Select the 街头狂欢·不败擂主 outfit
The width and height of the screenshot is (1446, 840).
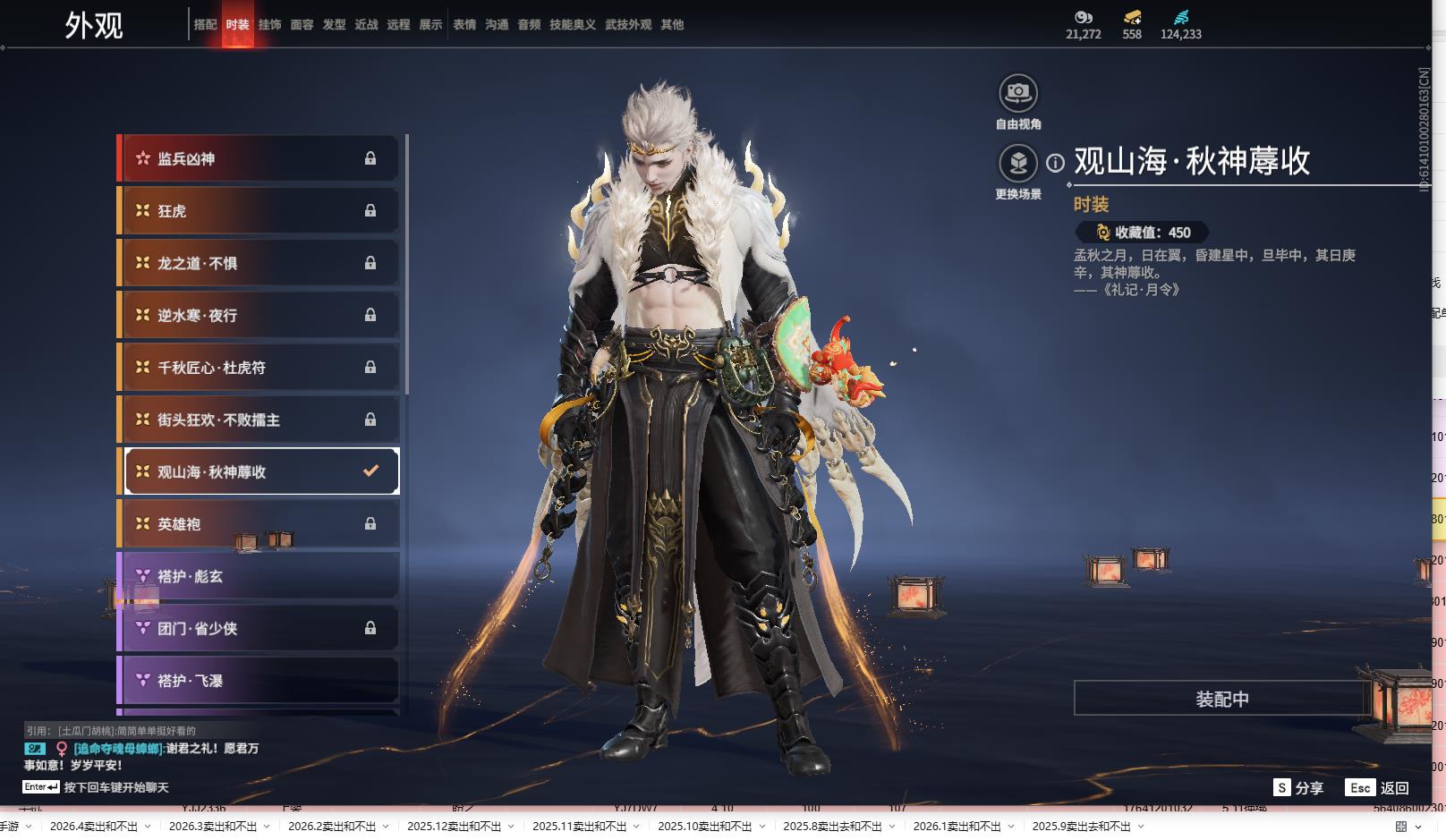259,420
